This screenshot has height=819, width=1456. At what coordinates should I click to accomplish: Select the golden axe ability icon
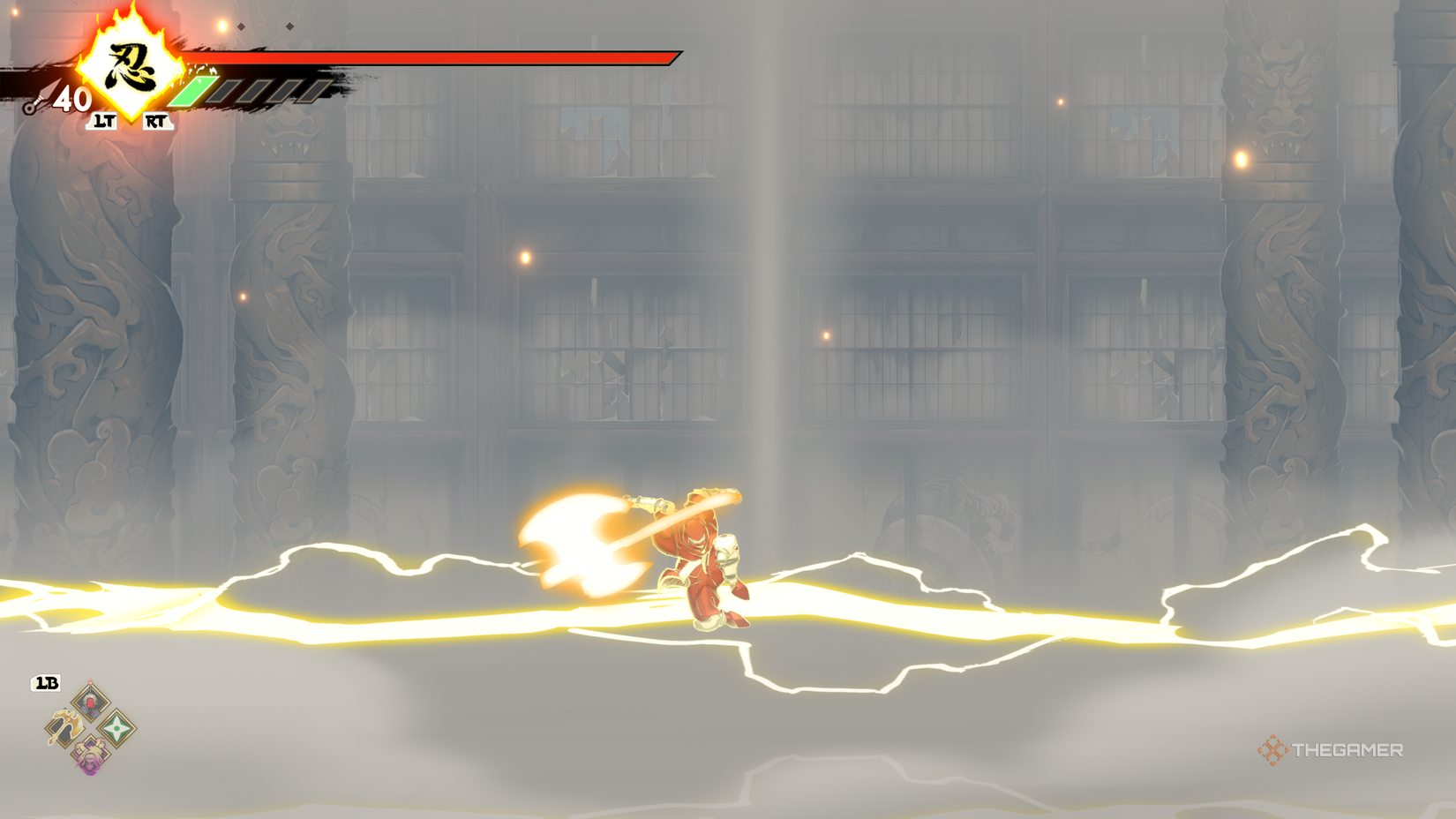[x=66, y=727]
